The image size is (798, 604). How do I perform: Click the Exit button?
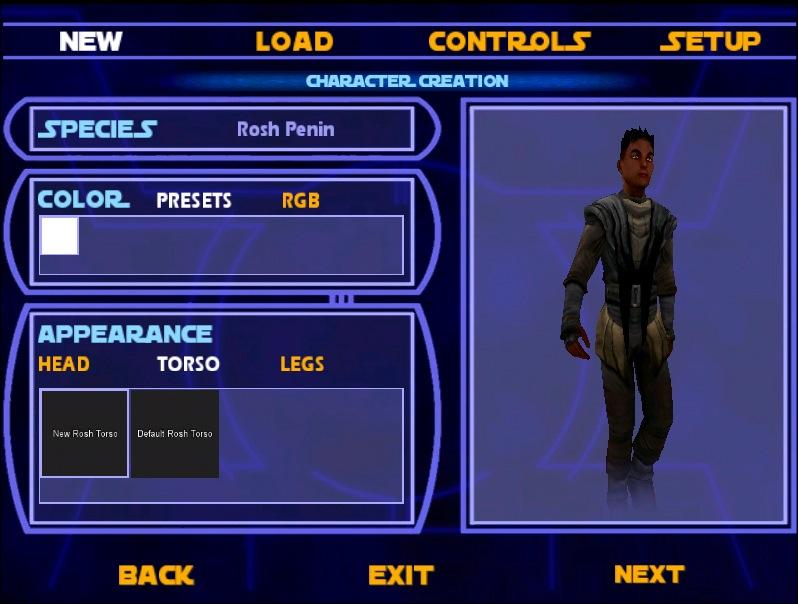tap(400, 575)
